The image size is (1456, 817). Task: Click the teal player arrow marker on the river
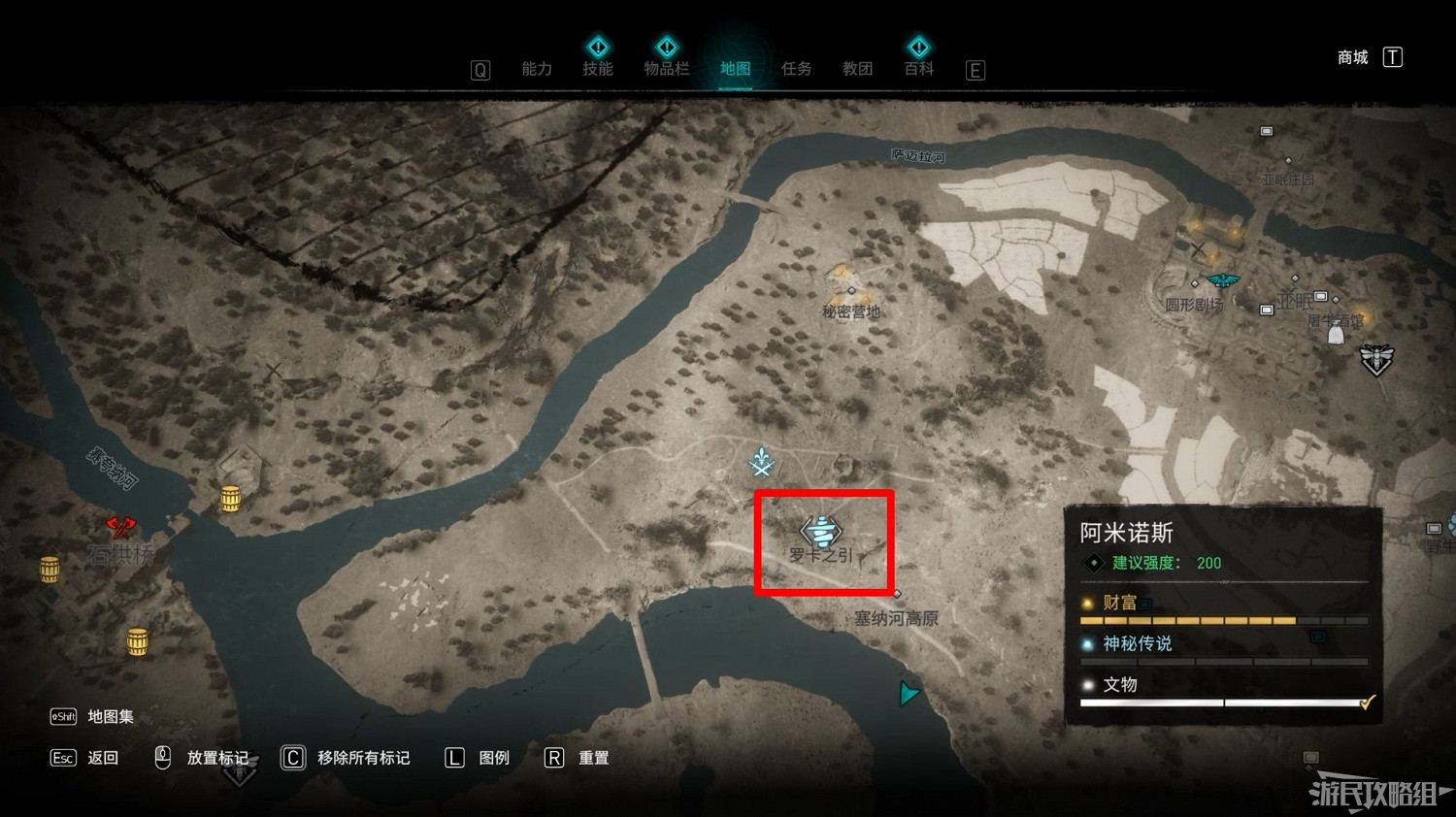(909, 693)
